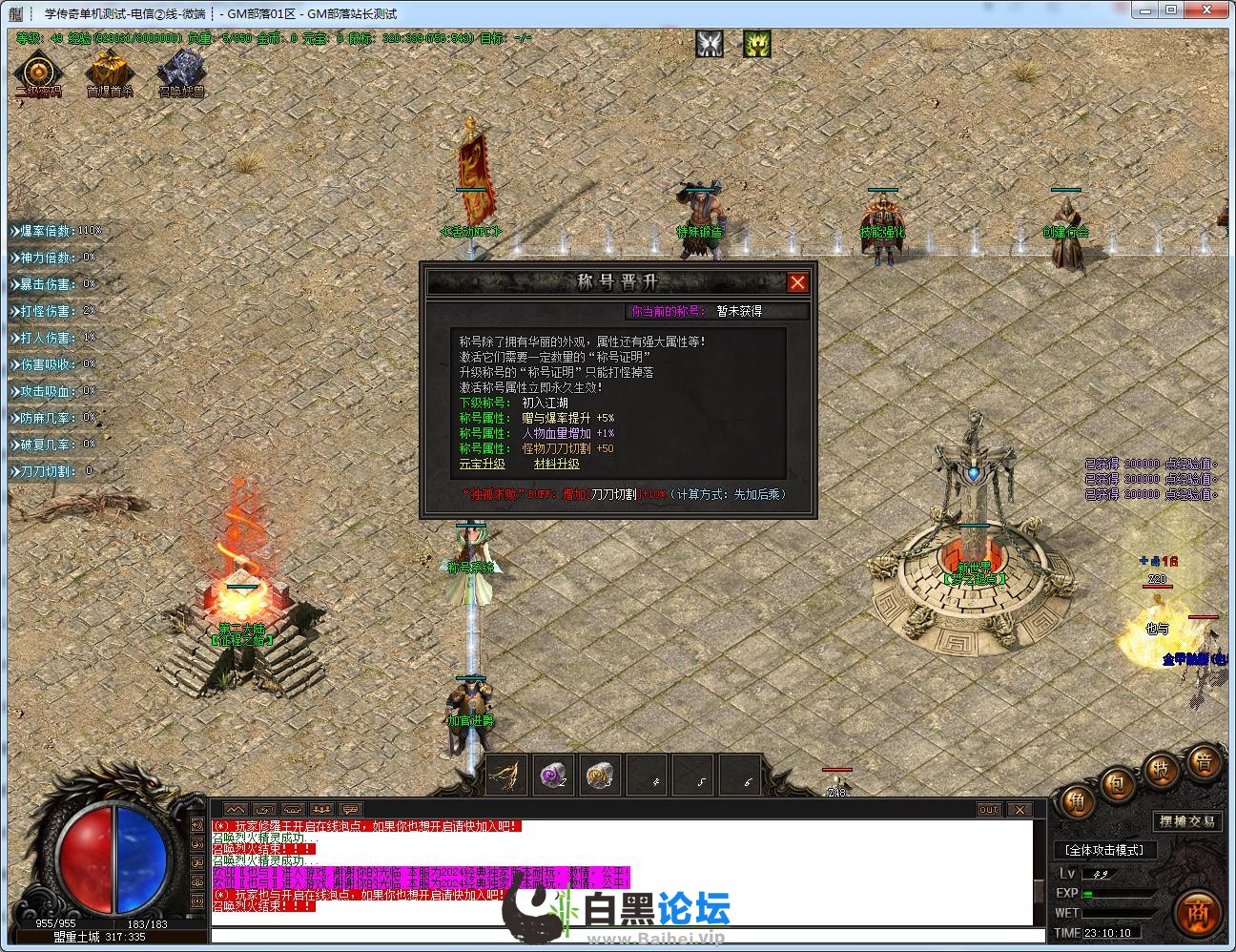Open the 摆摊交易 stall trading button

click(1186, 821)
